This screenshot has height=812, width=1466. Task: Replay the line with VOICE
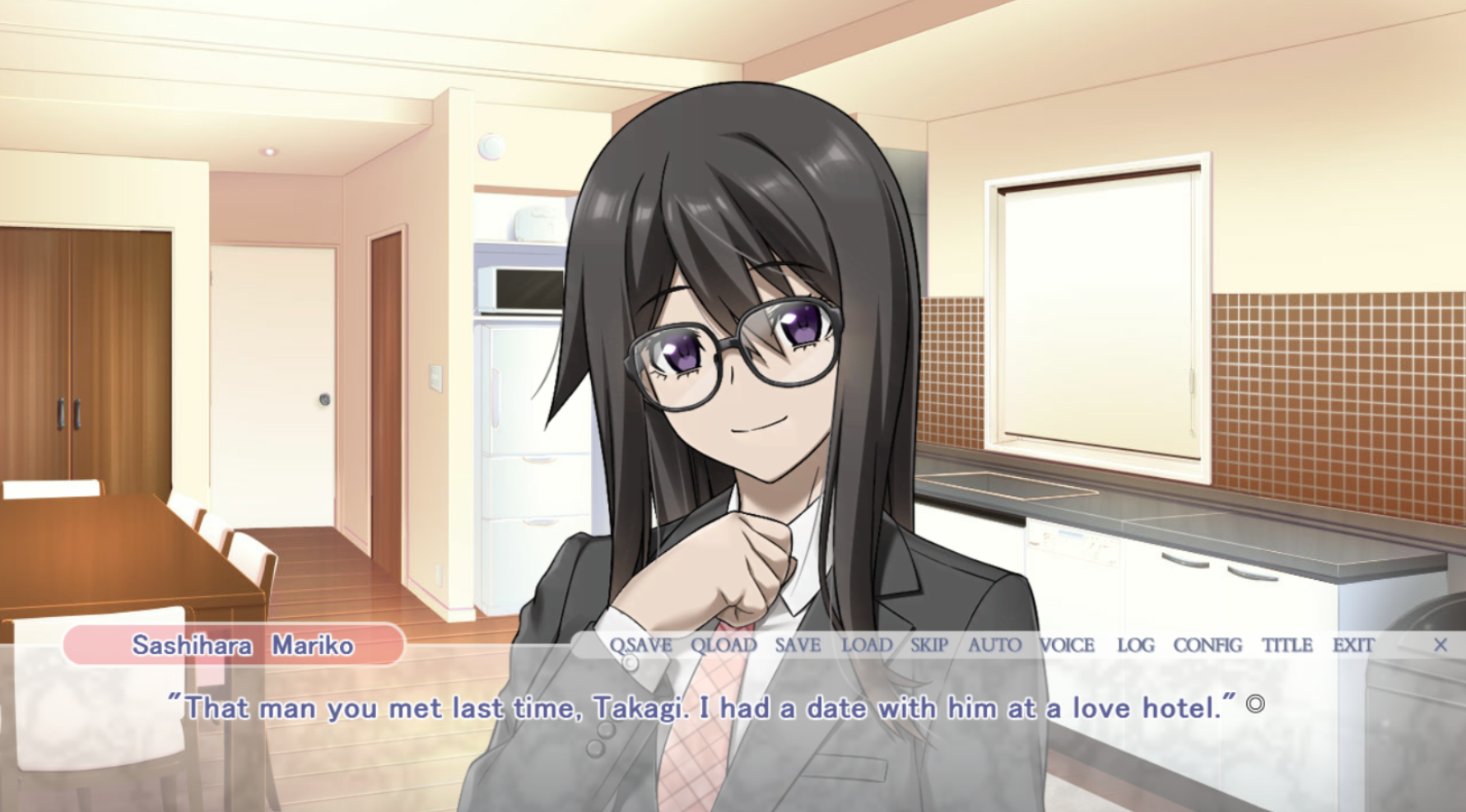pos(1067,645)
